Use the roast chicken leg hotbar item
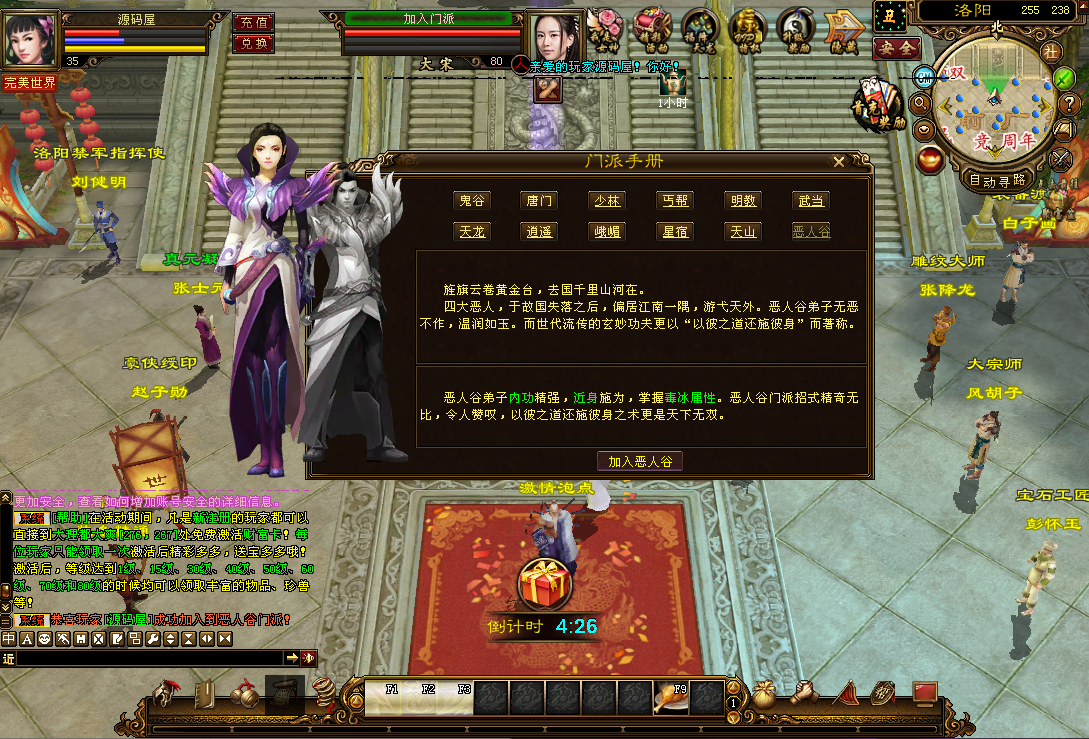1089x739 pixels. tap(669, 696)
